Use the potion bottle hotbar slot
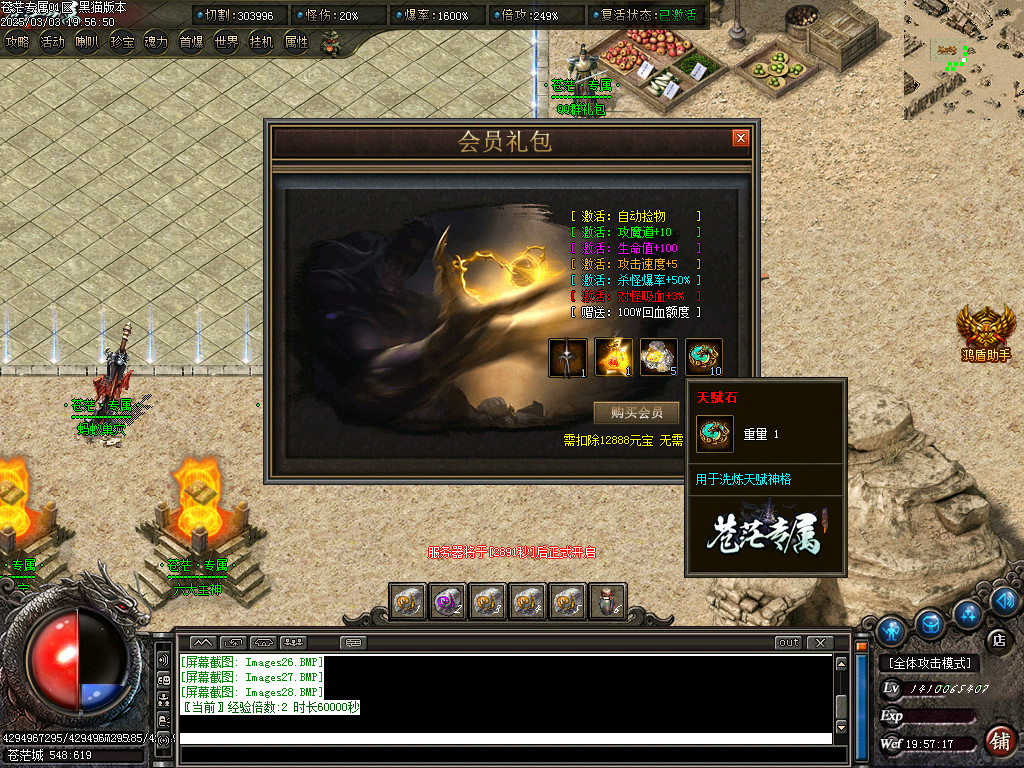The width and height of the screenshot is (1024, 768). click(609, 601)
